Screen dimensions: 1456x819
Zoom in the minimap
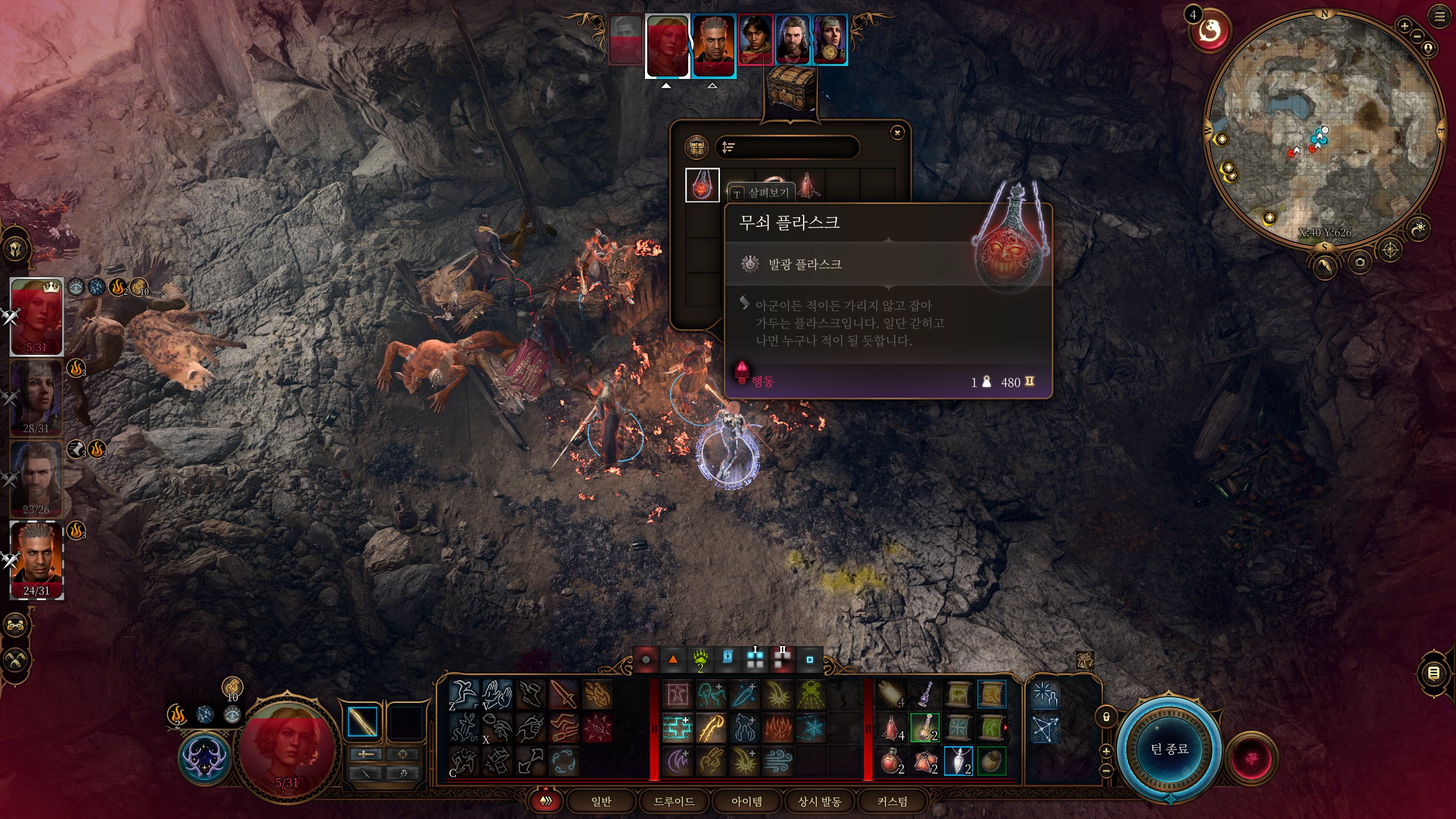(x=1404, y=26)
